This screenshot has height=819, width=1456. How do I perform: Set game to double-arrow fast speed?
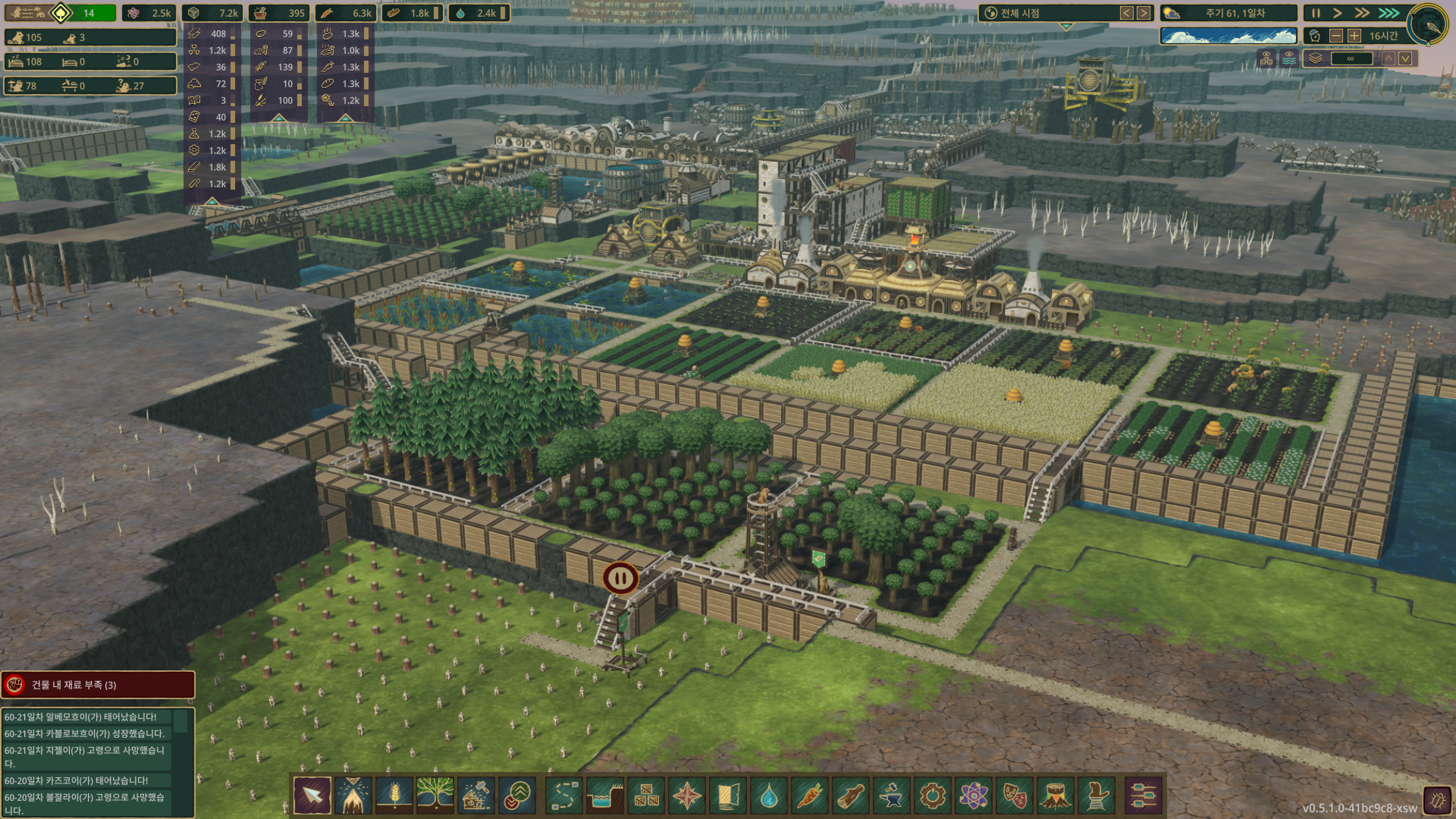[x=1362, y=13]
